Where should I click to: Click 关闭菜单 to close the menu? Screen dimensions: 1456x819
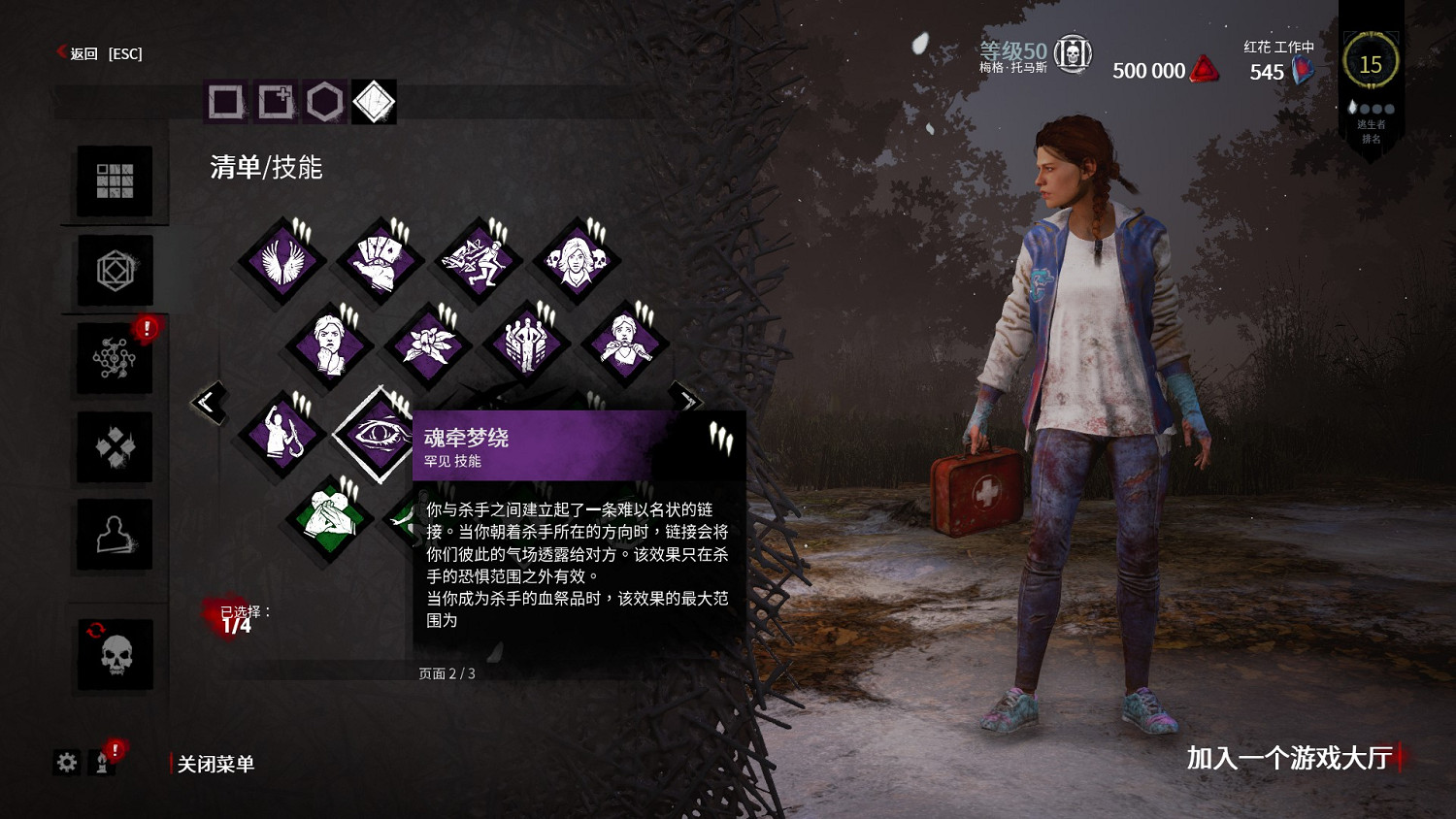coord(214,764)
